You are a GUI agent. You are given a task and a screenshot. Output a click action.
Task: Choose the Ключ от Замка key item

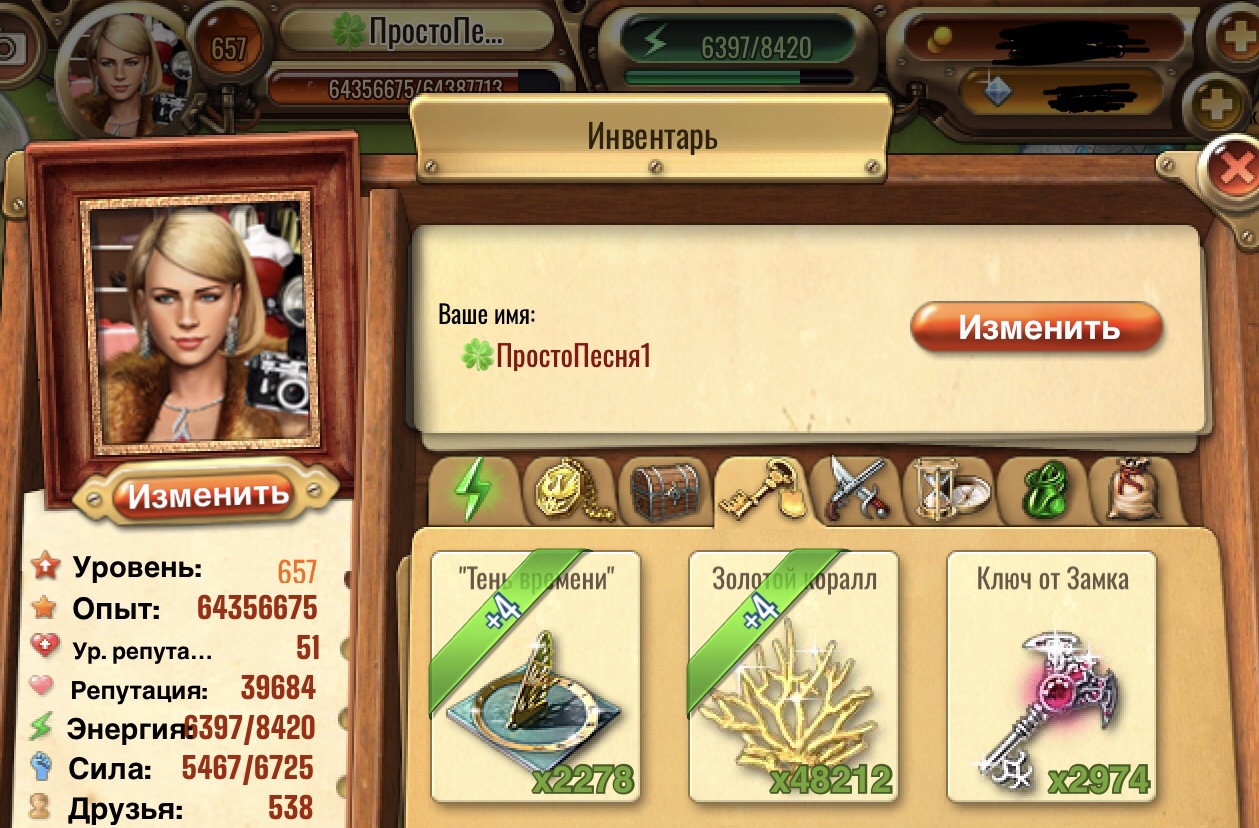pos(1051,676)
